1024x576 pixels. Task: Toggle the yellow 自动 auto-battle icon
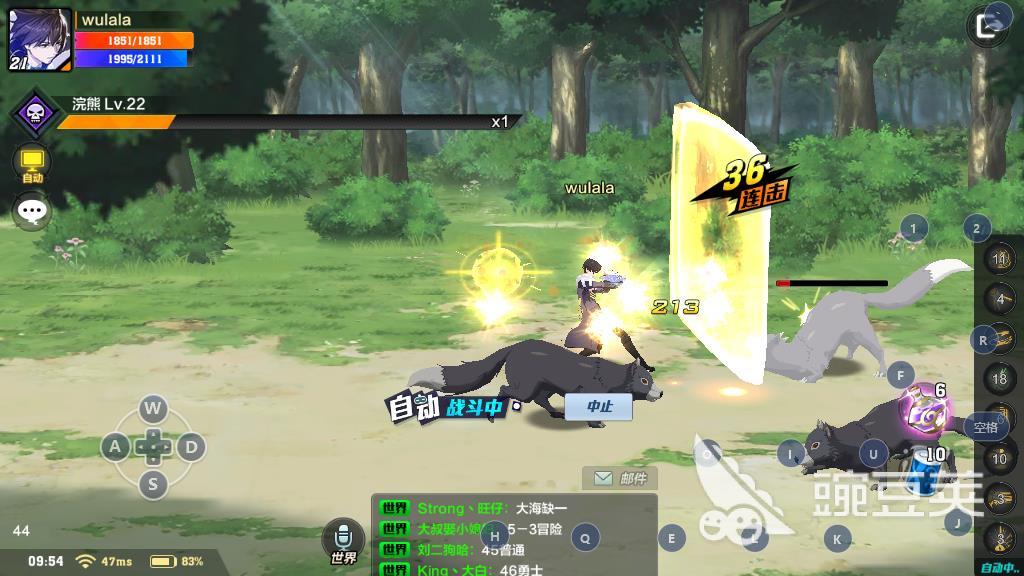tap(32, 163)
